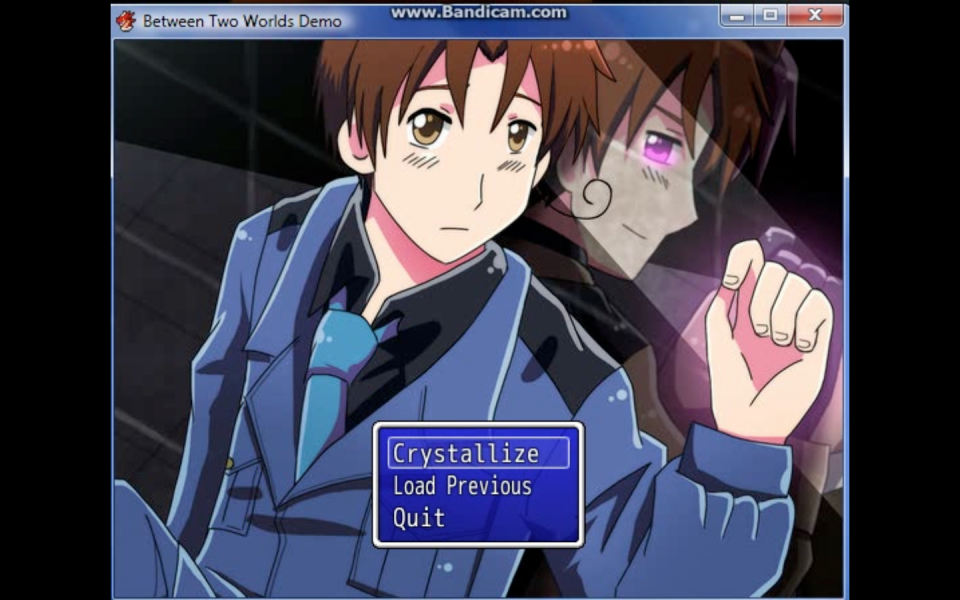Click Quit in the title menu
The height and width of the screenshot is (600, 960).
pos(419,518)
